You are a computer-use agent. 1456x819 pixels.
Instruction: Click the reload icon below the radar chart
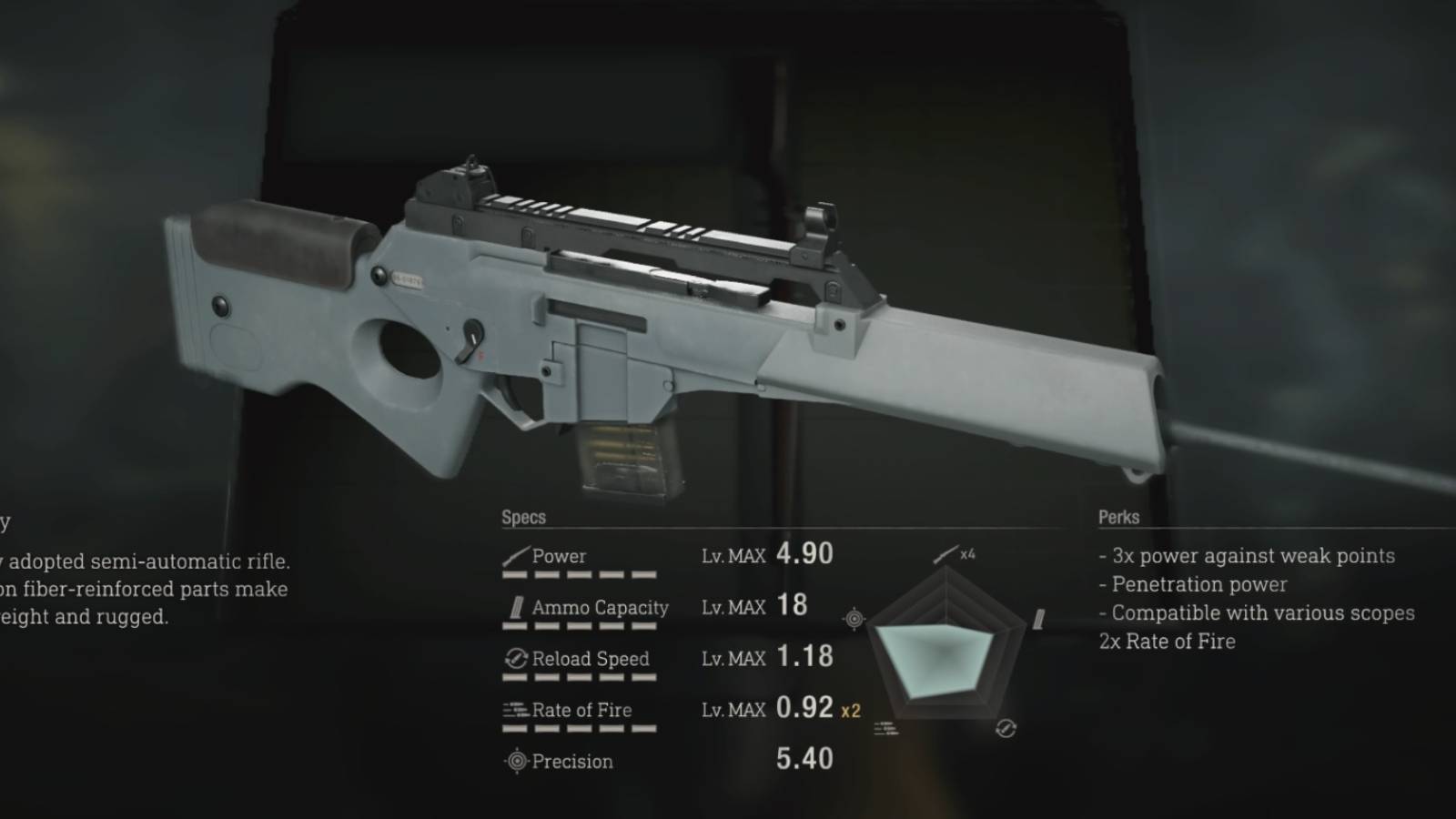click(1006, 730)
